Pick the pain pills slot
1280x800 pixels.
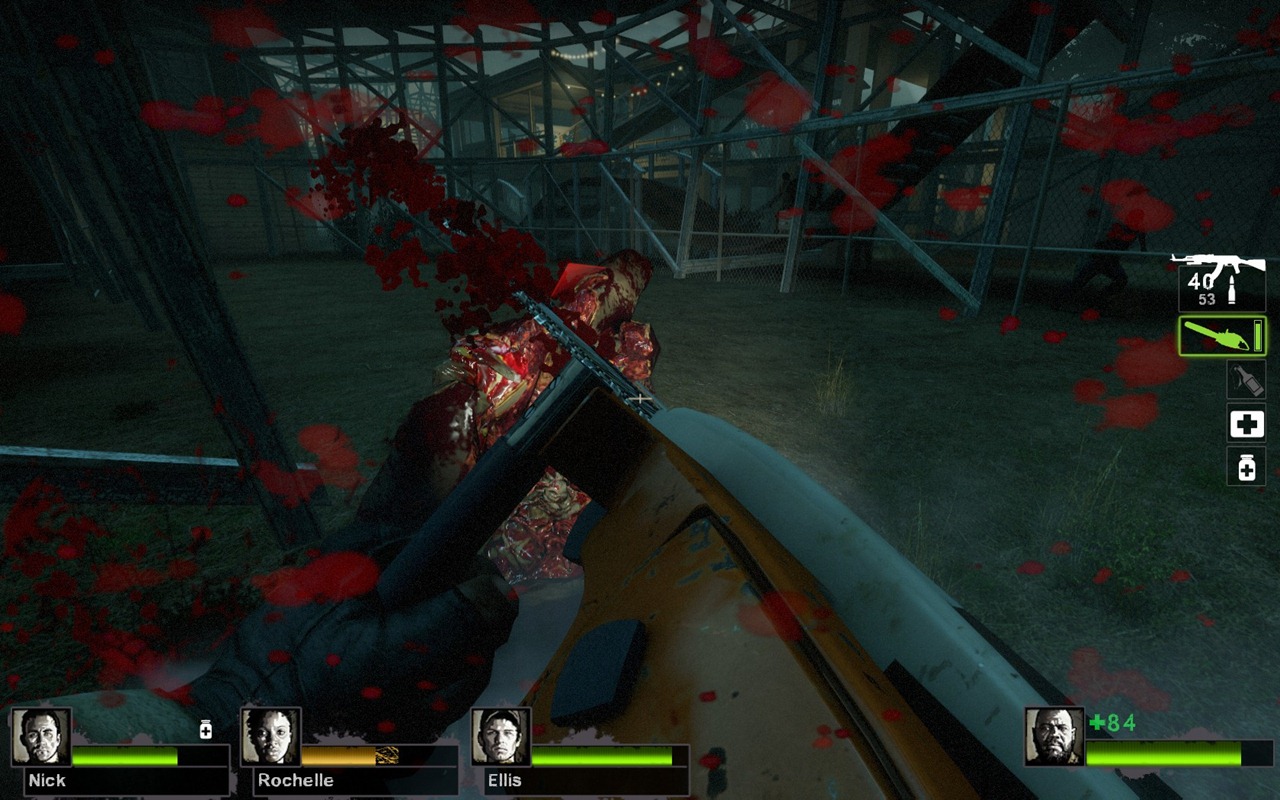1246,467
